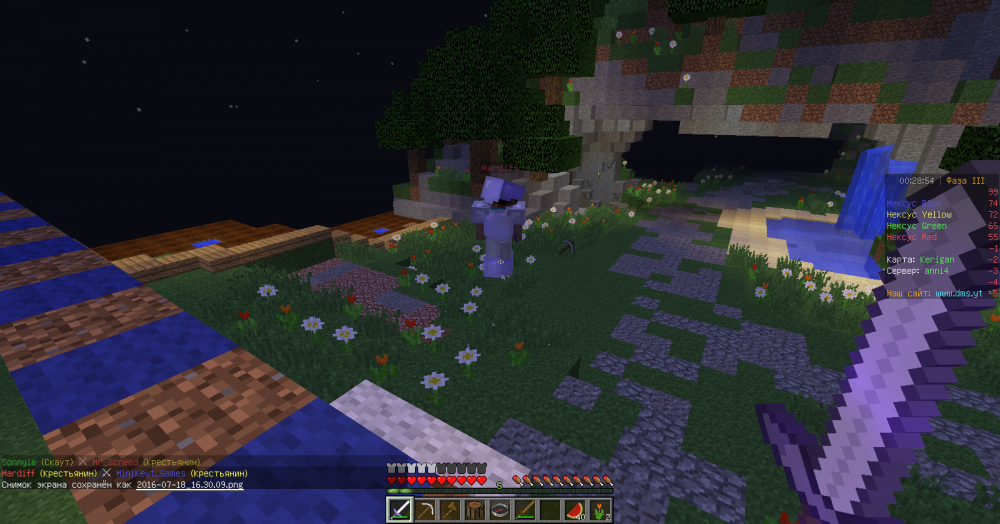1000x524 pixels.
Task: Select the wooden axe hotbar slot
Action: (x=450, y=510)
